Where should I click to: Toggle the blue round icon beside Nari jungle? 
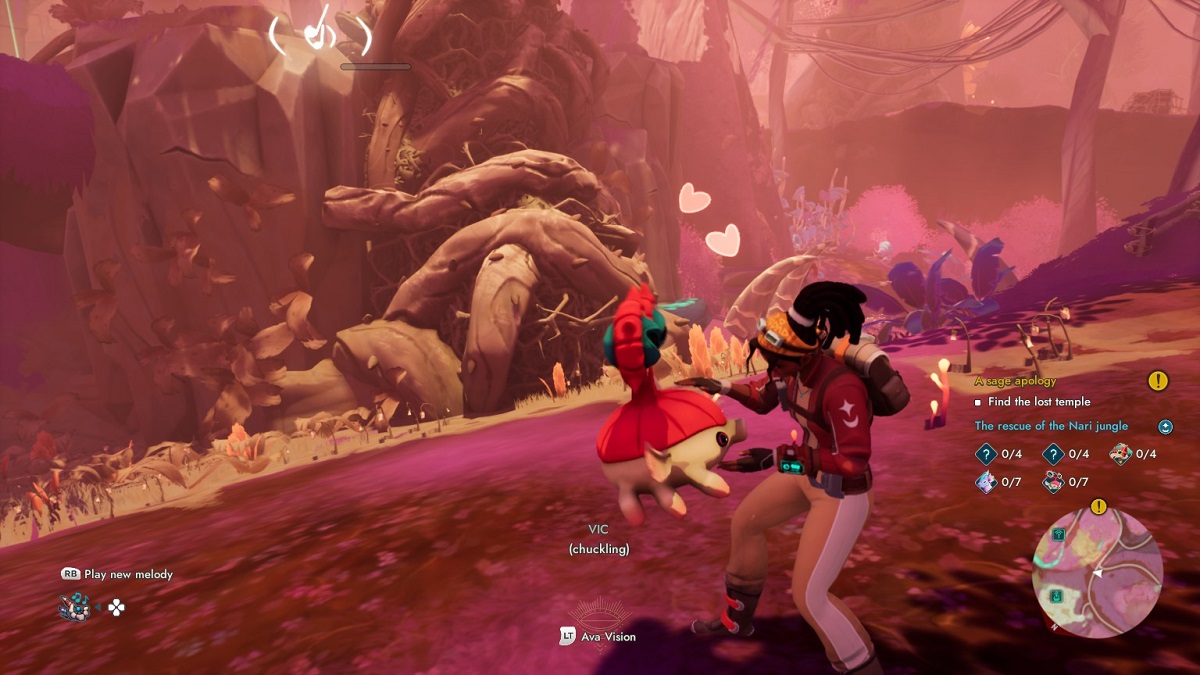click(1165, 427)
